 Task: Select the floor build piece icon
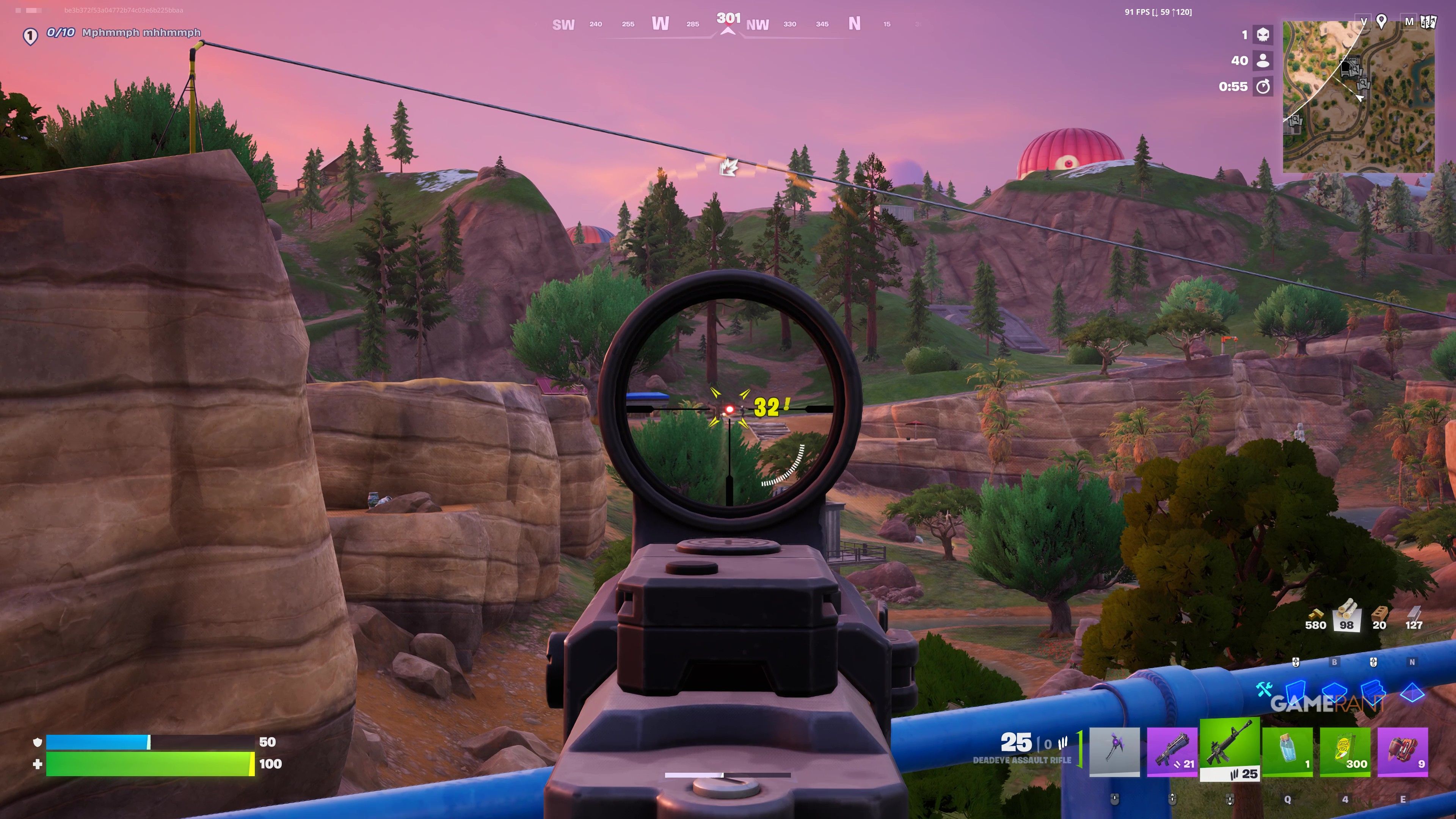[x=1335, y=692]
